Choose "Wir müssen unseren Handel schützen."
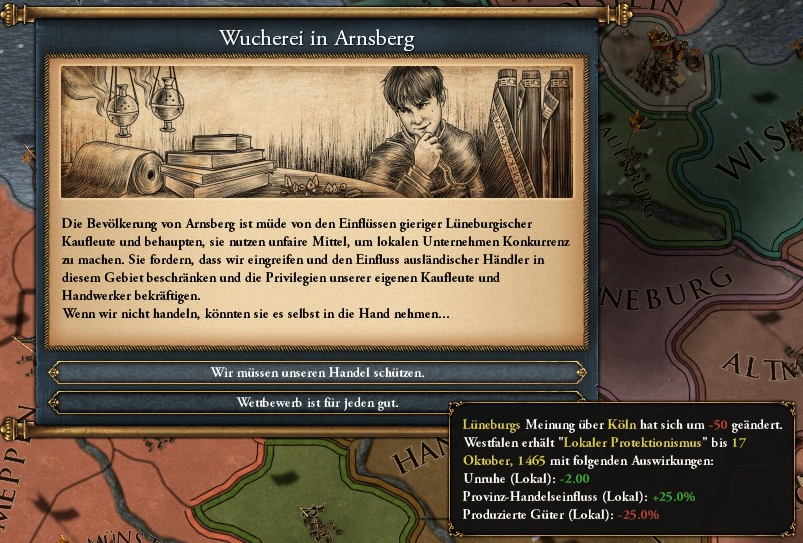 coord(317,372)
